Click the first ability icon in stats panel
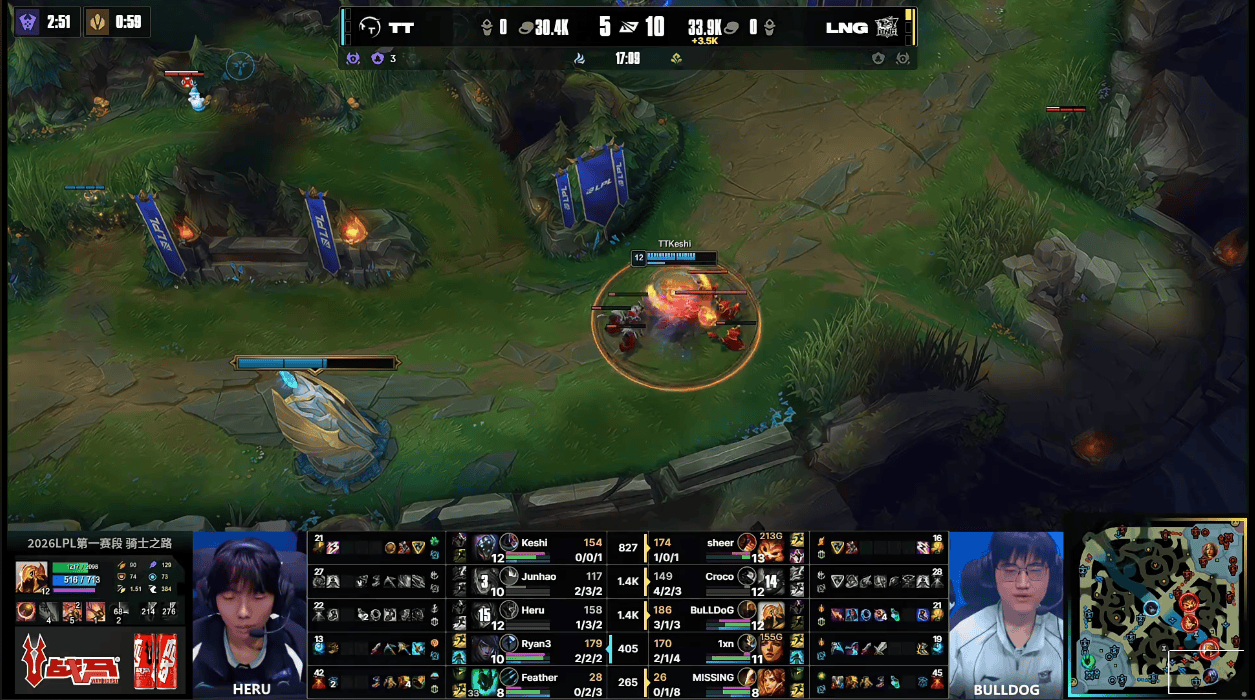This screenshot has height=700, width=1255. [x=27, y=611]
